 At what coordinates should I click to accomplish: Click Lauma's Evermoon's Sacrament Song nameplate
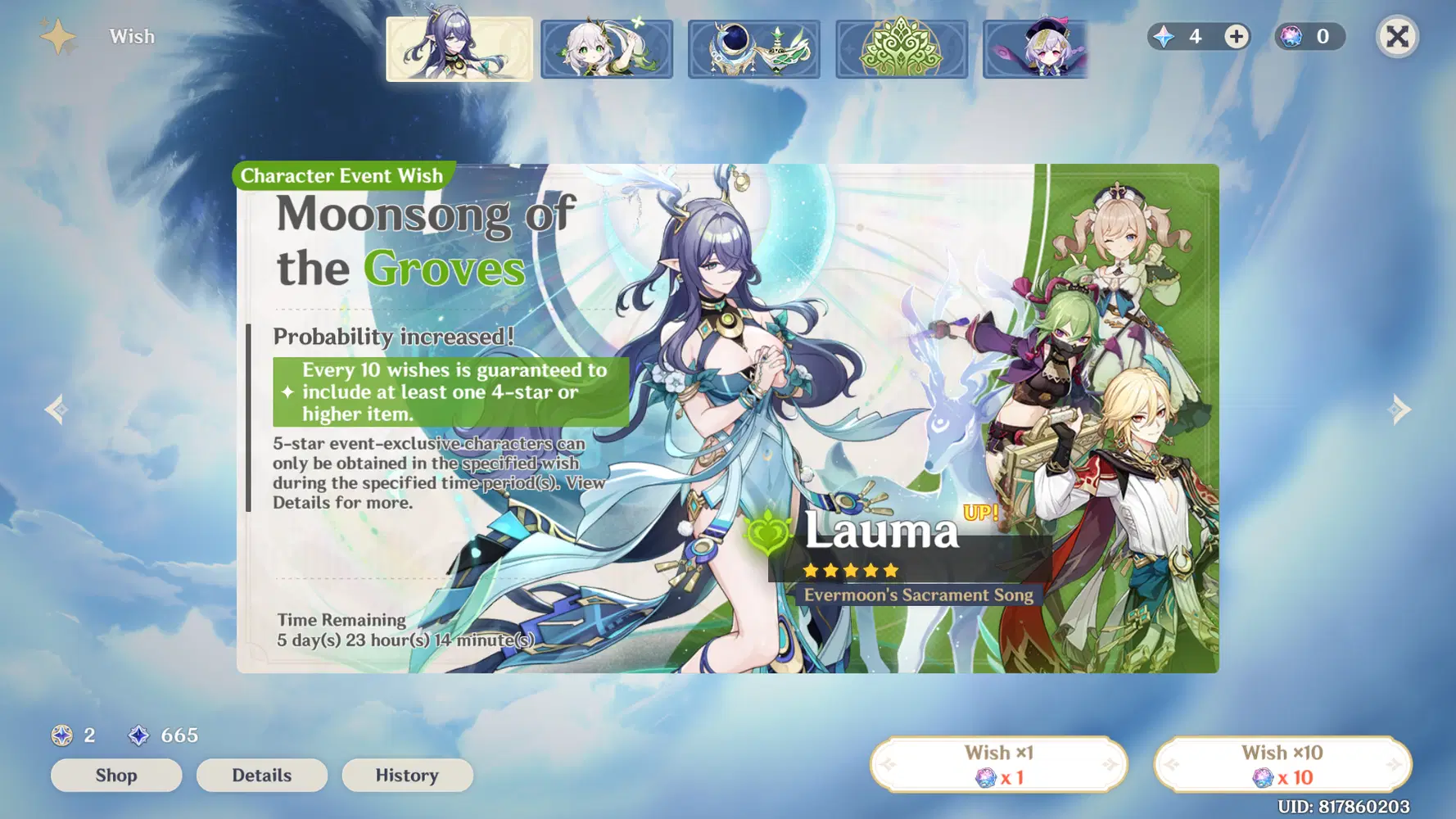[915, 595]
